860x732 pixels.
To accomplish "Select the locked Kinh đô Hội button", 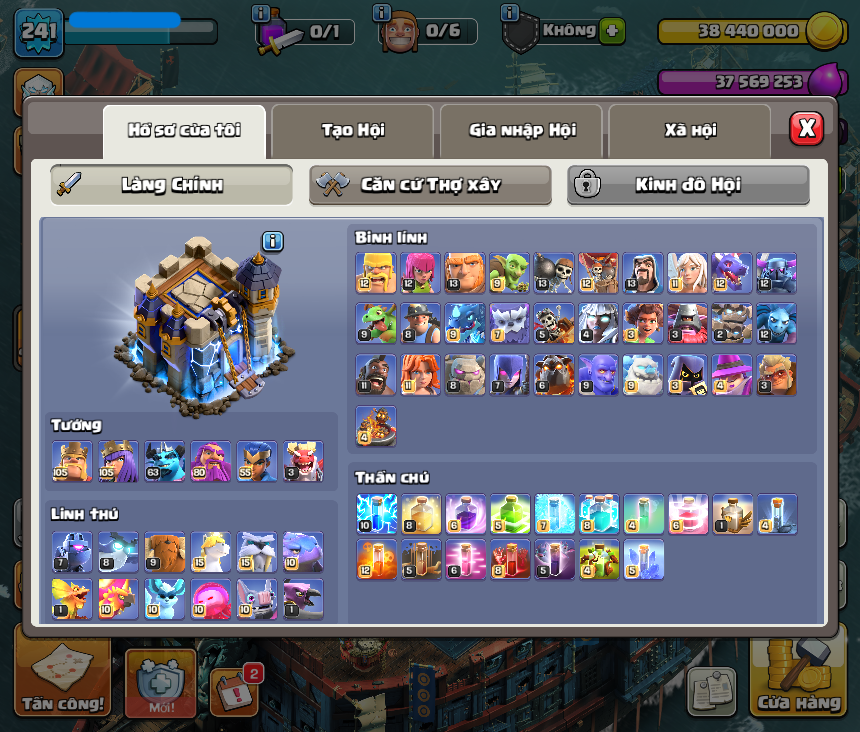I will tap(688, 185).
